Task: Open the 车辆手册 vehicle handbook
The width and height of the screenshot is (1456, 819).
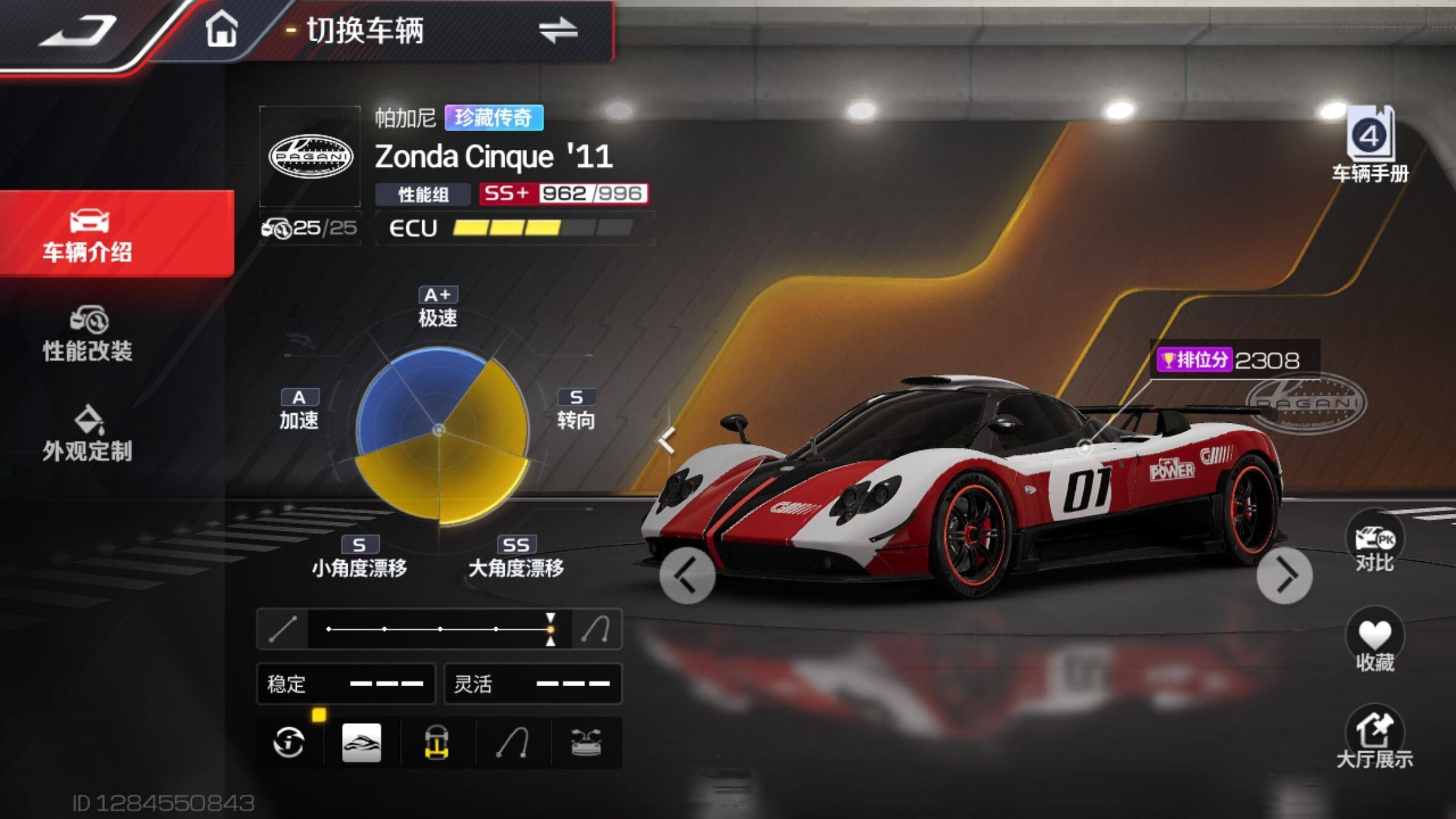Action: click(1370, 146)
